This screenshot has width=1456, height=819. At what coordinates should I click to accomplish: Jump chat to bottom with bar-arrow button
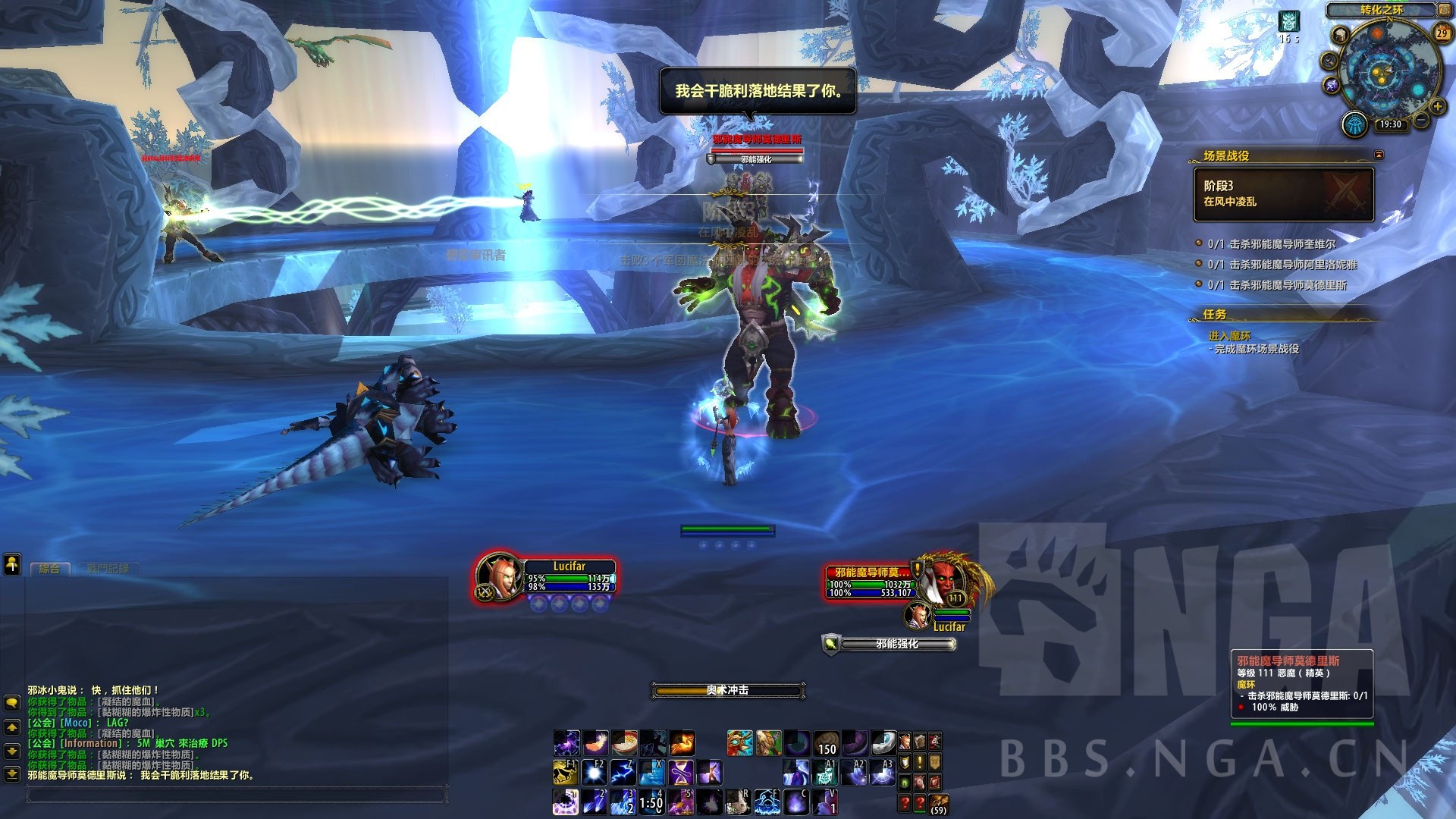pos(12,774)
